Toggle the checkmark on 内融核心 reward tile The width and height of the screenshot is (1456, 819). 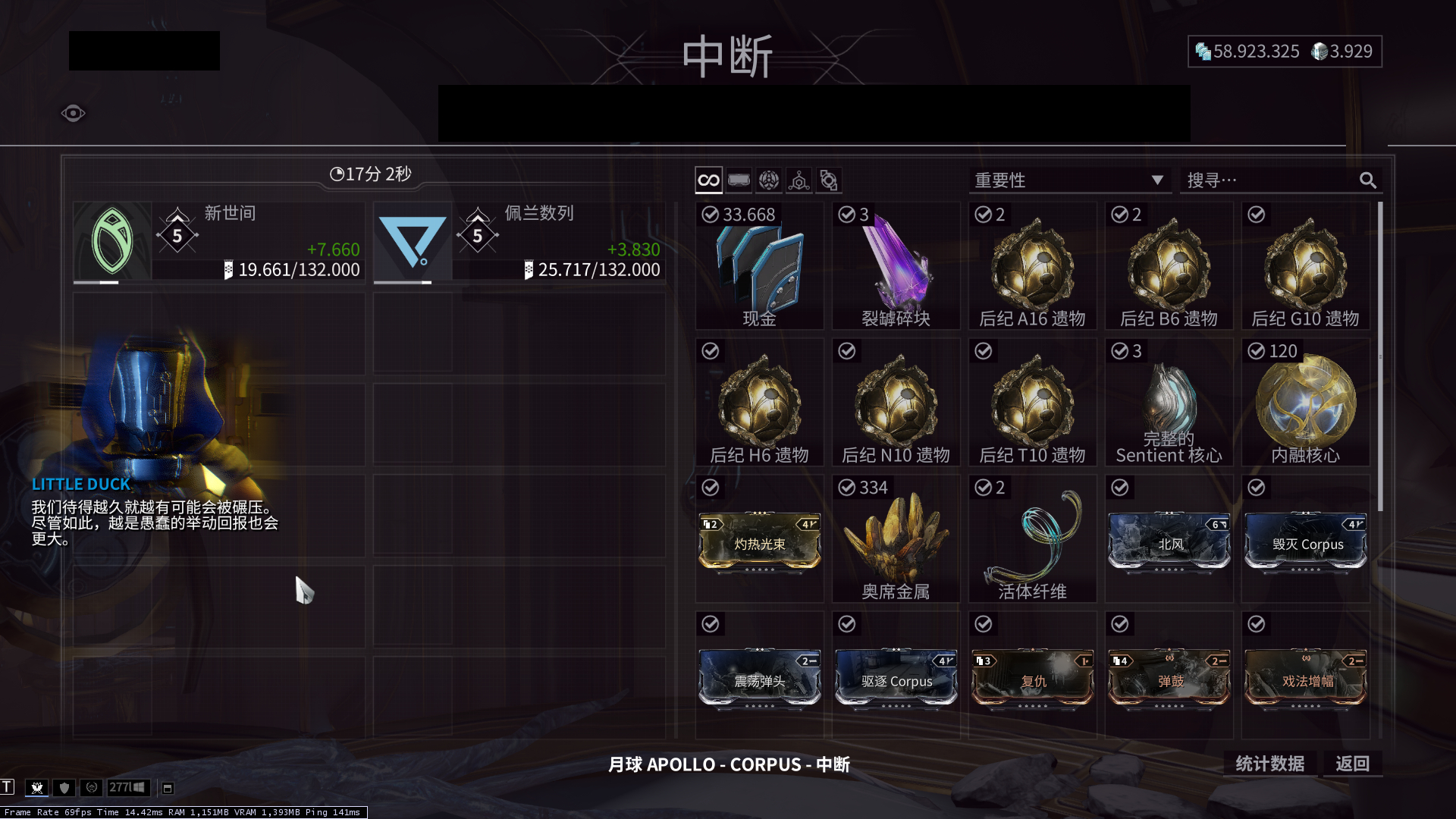point(1256,351)
